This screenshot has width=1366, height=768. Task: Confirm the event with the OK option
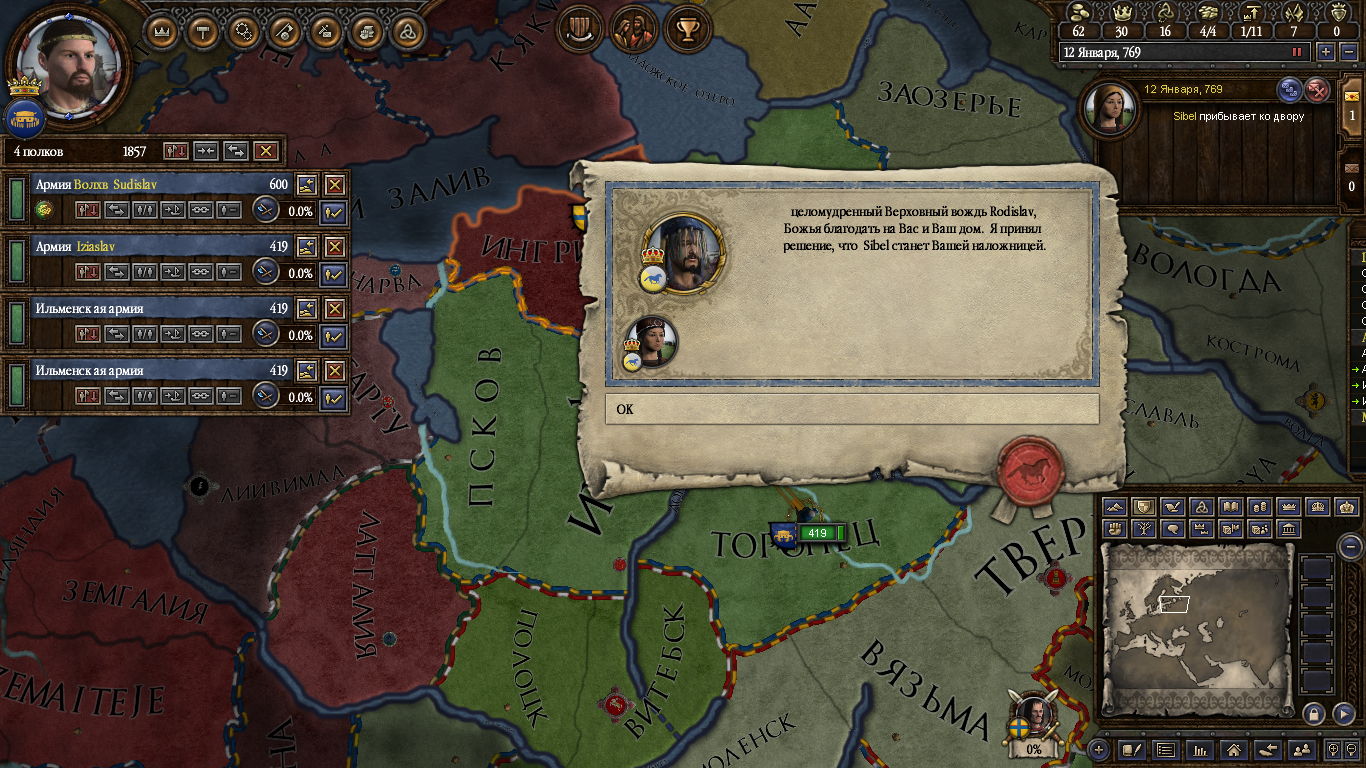(x=851, y=409)
